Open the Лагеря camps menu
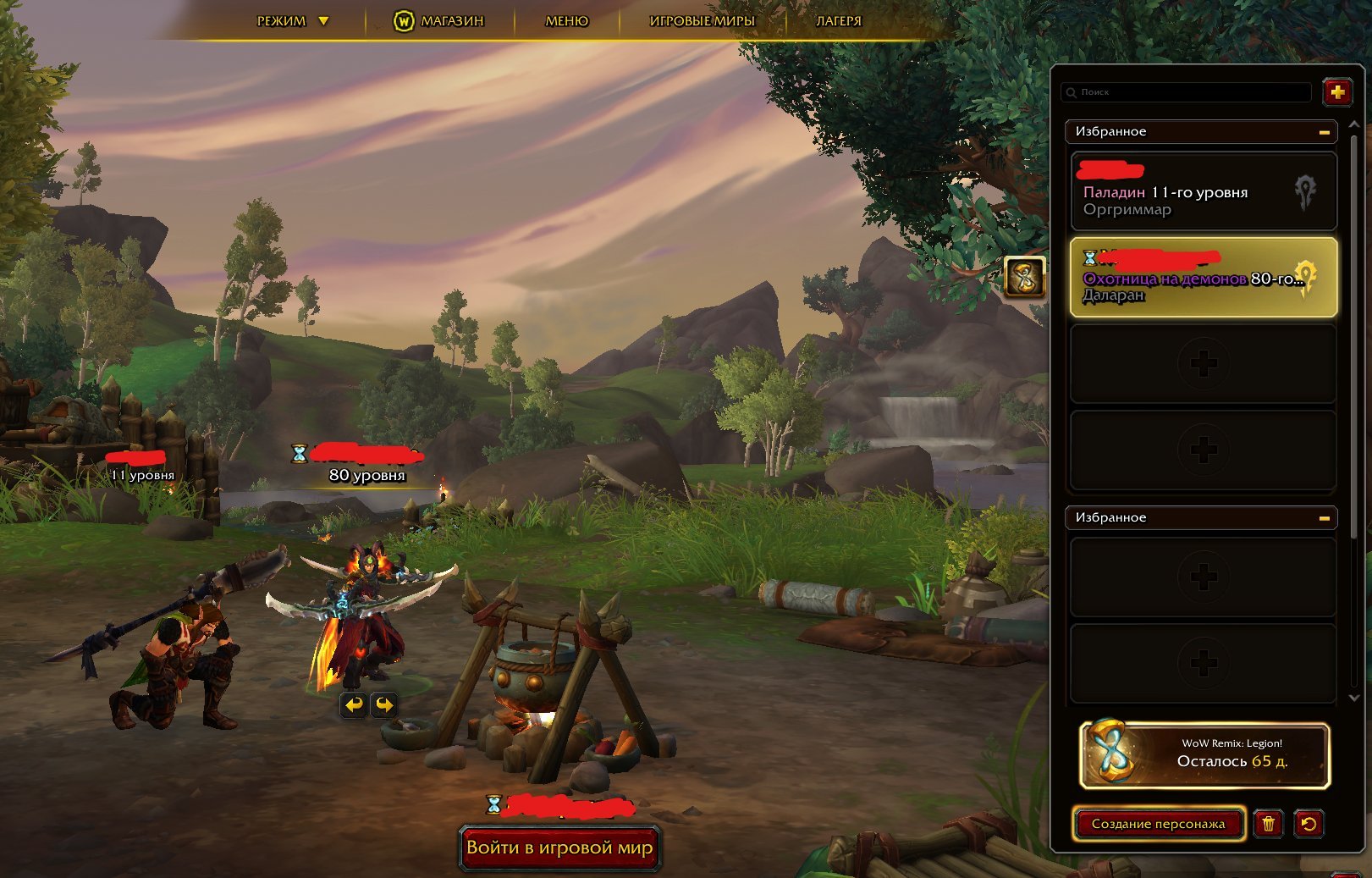This screenshot has height=878, width=1372. pyautogui.click(x=838, y=21)
